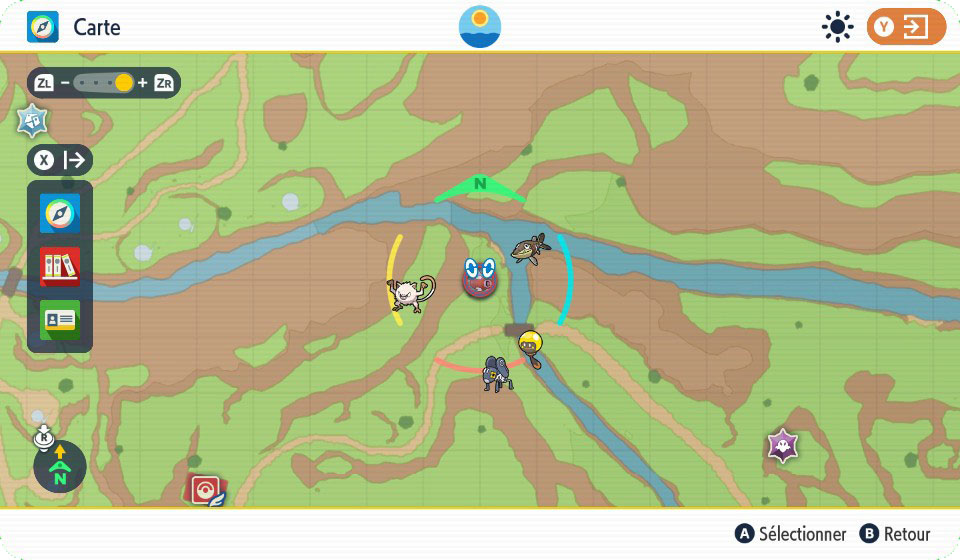Exit the map with the orange button
Screen dimensions: 960x560
[x=906, y=27]
